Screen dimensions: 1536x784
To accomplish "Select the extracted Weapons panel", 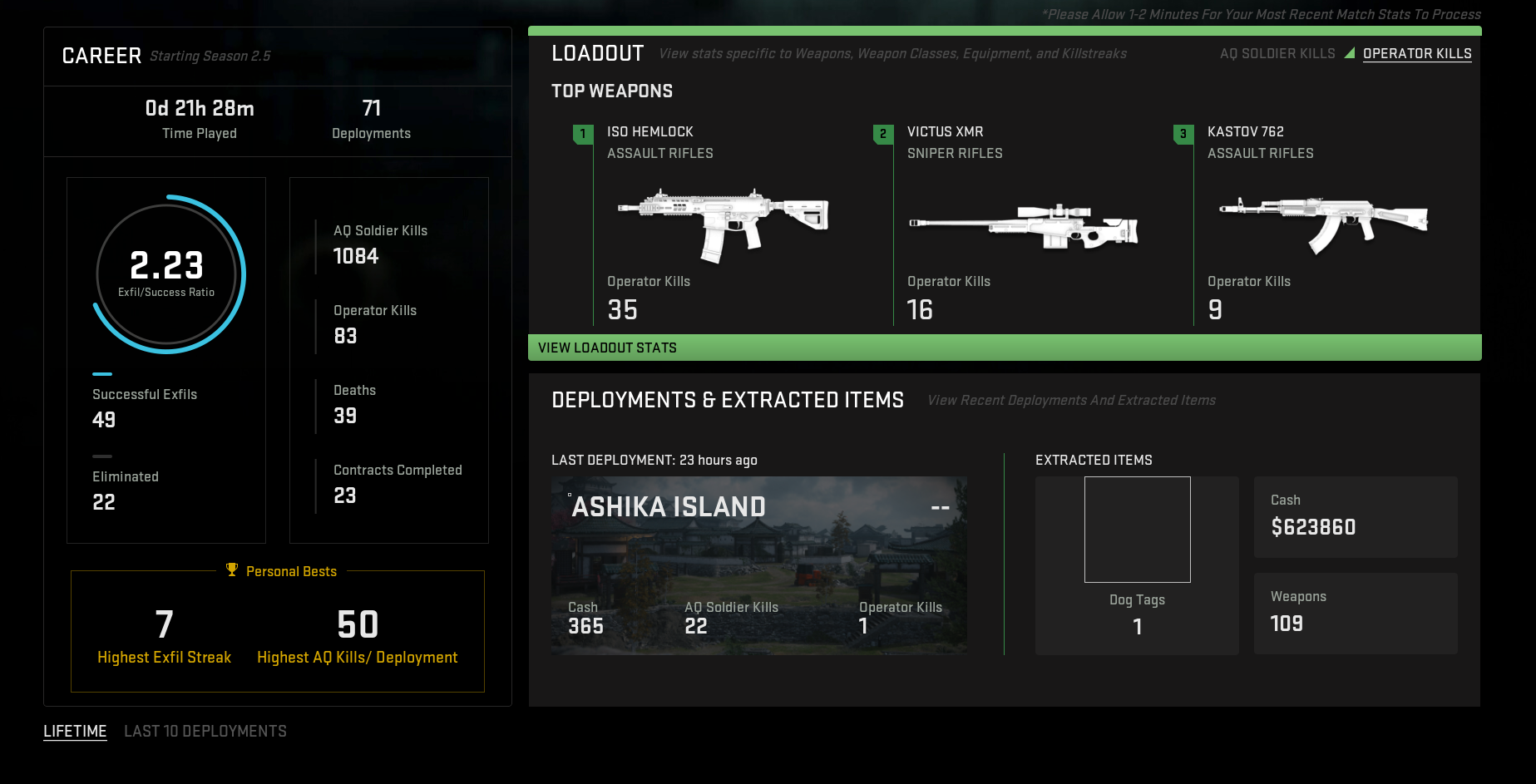I will pos(1355,613).
